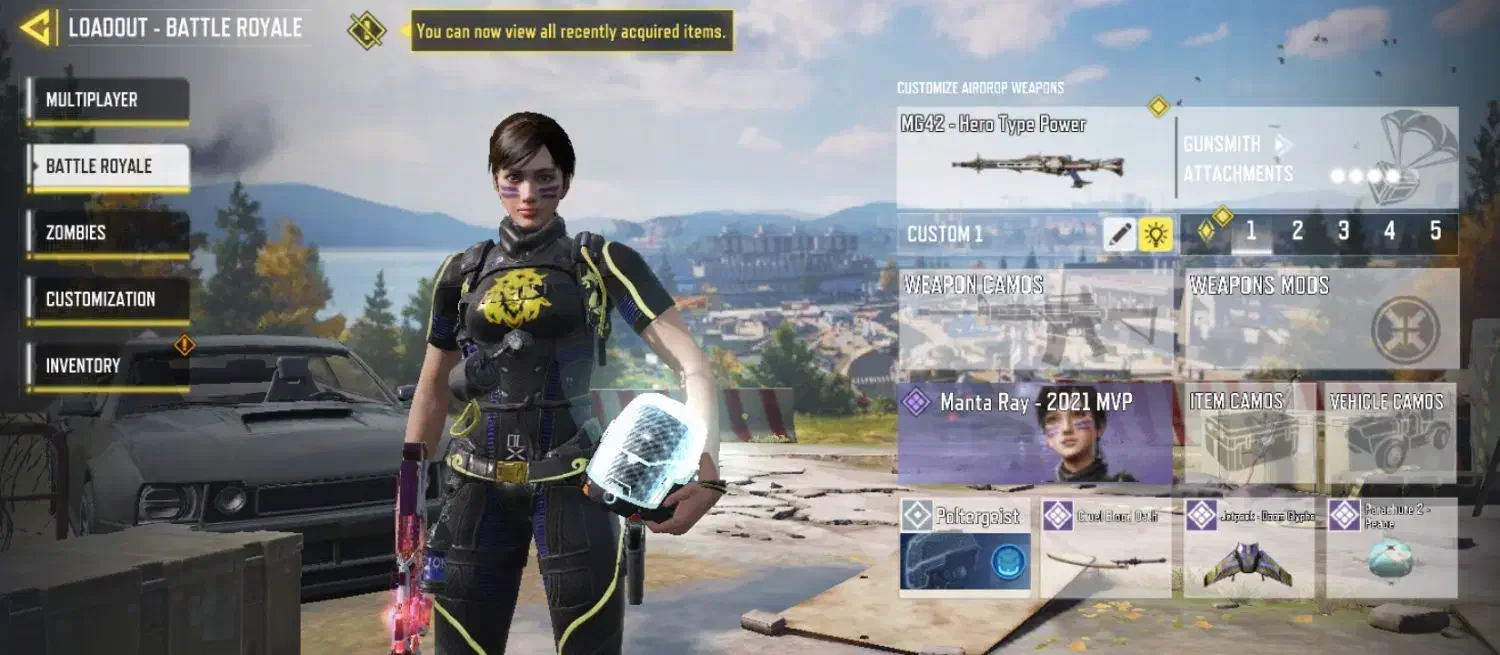Choose loadout slot 3
The width and height of the screenshot is (1500, 655).
point(1343,232)
